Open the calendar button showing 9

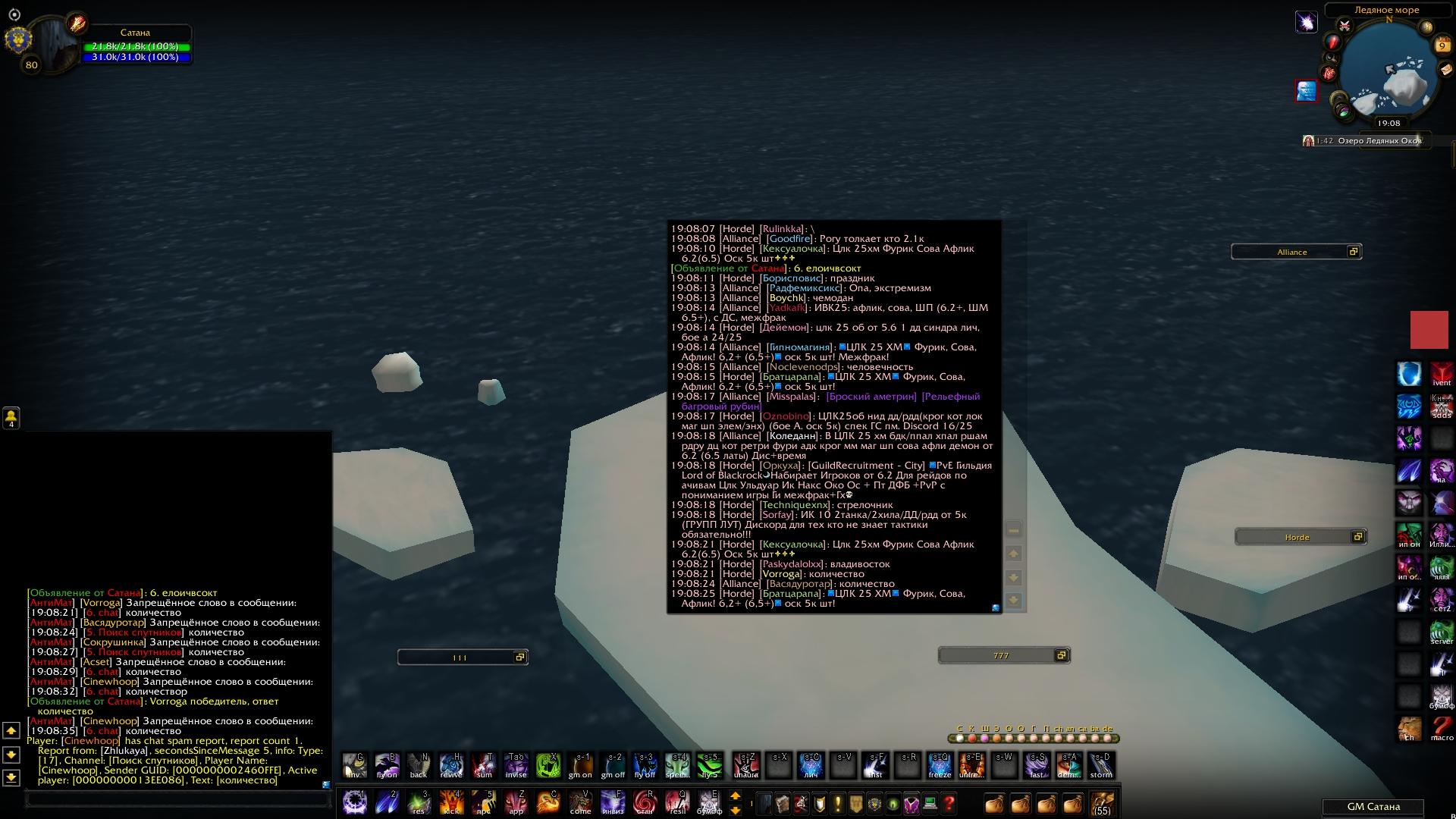(1442, 46)
